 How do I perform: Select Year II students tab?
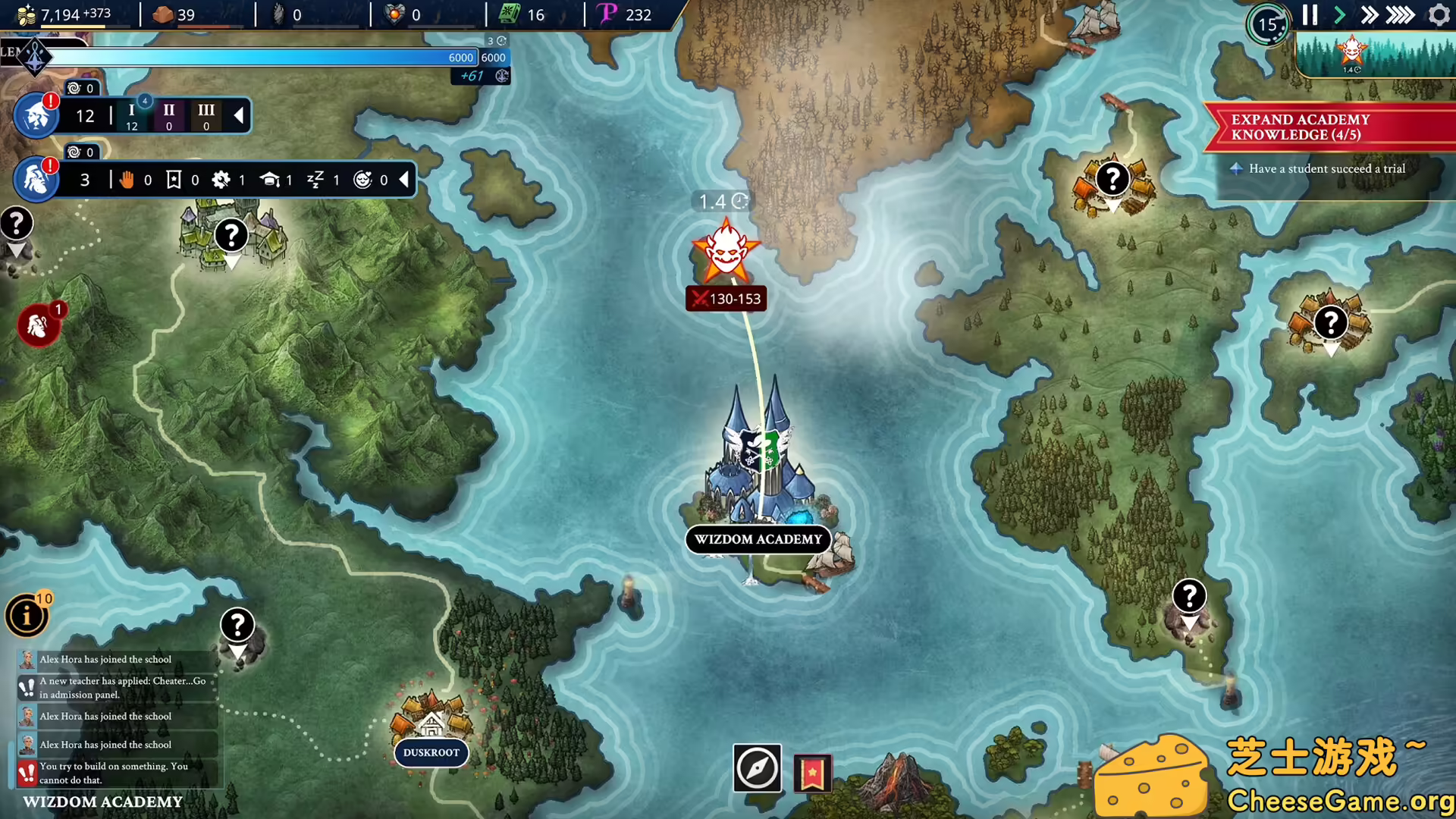tap(169, 116)
